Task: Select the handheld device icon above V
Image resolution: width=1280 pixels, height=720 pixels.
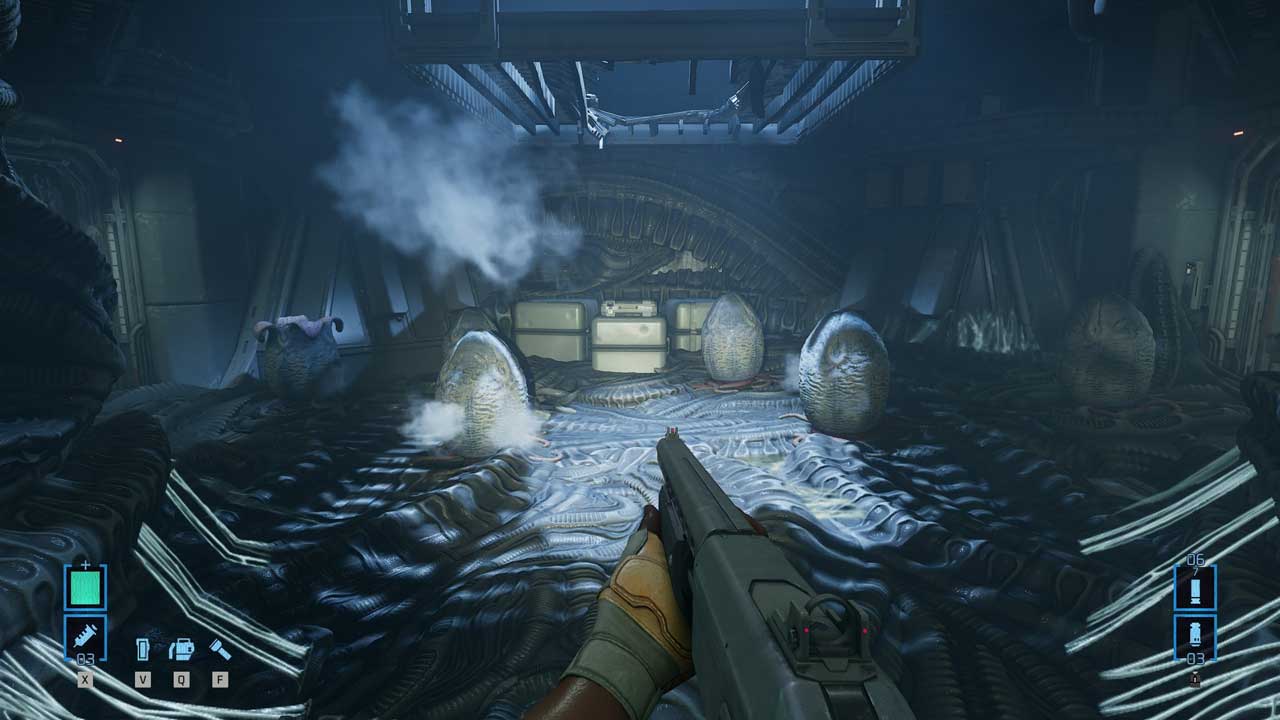Action: [143, 650]
